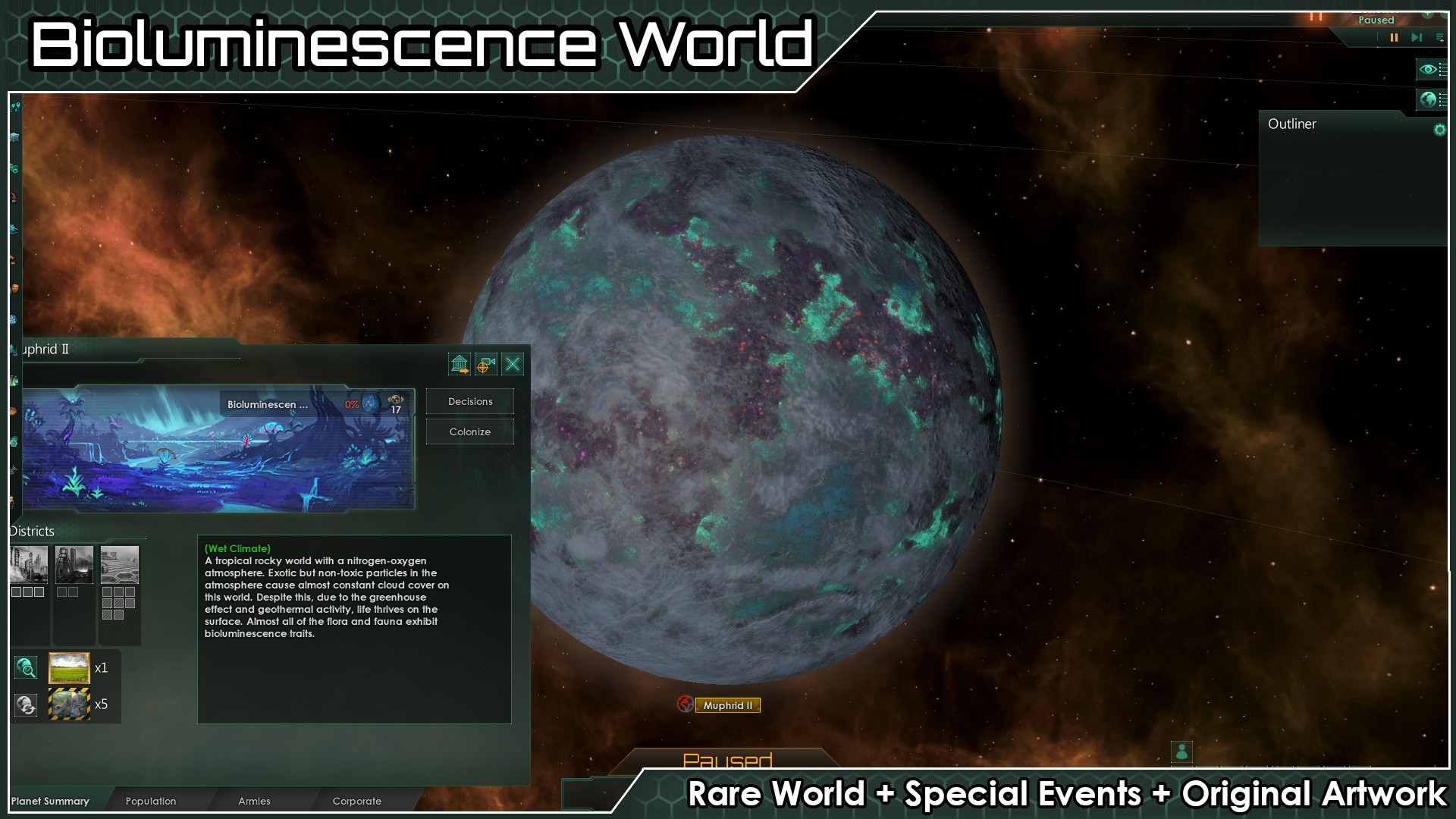This screenshot has height=819, width=1456.
Task: Close the planet view window
Action: pyautogui.click(x=513, y=365)
